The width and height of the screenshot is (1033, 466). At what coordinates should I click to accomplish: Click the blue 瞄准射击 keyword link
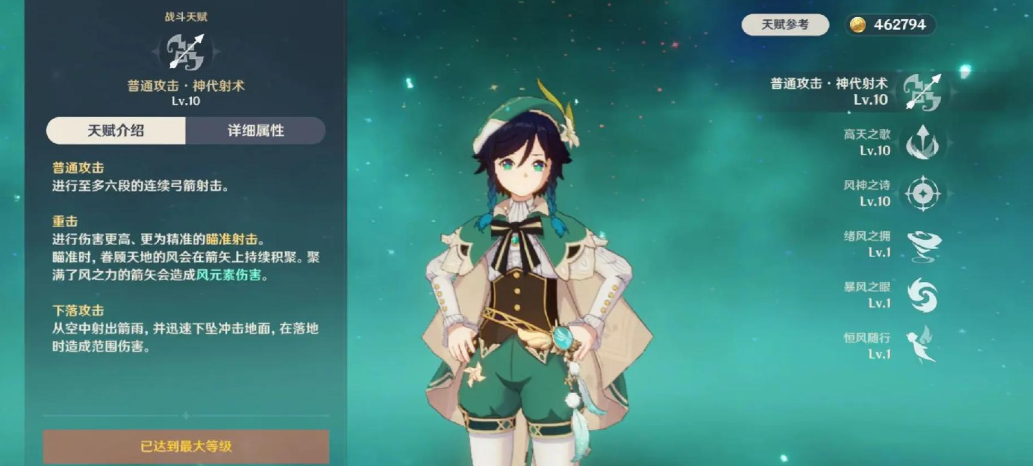(x=231, y=239)
